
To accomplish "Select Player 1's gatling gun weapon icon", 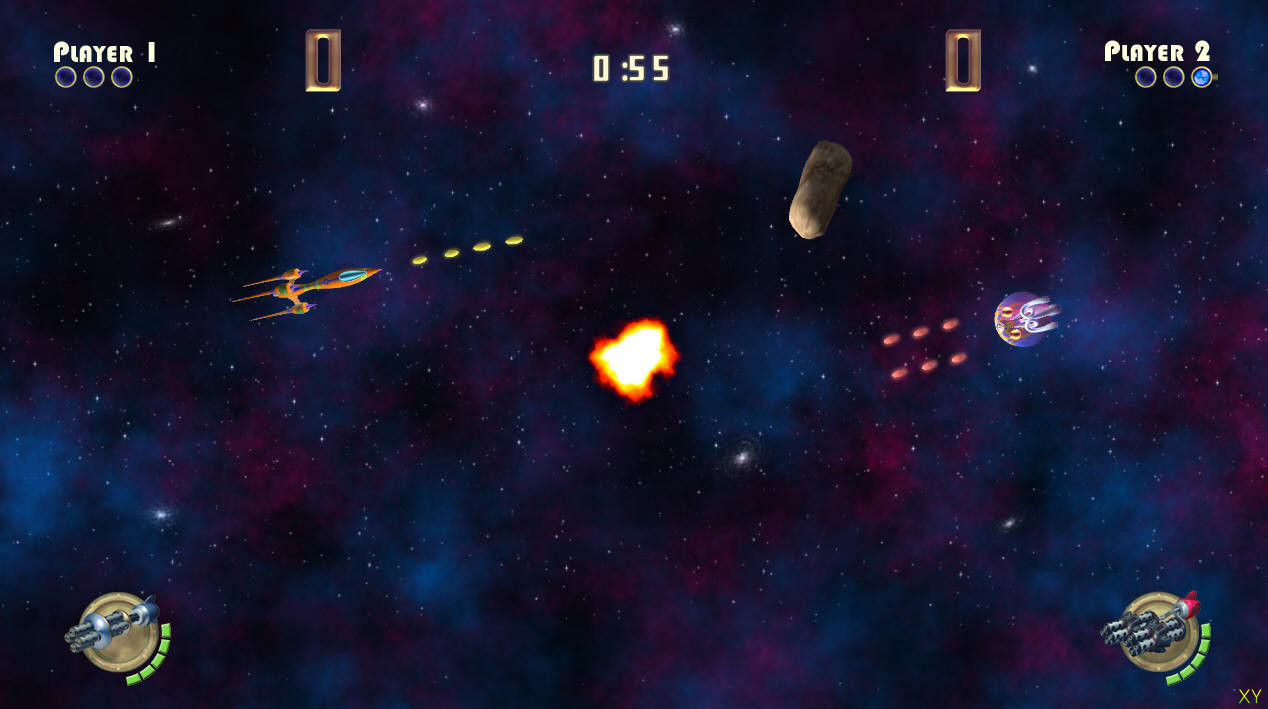I will [x=112, y=628].
